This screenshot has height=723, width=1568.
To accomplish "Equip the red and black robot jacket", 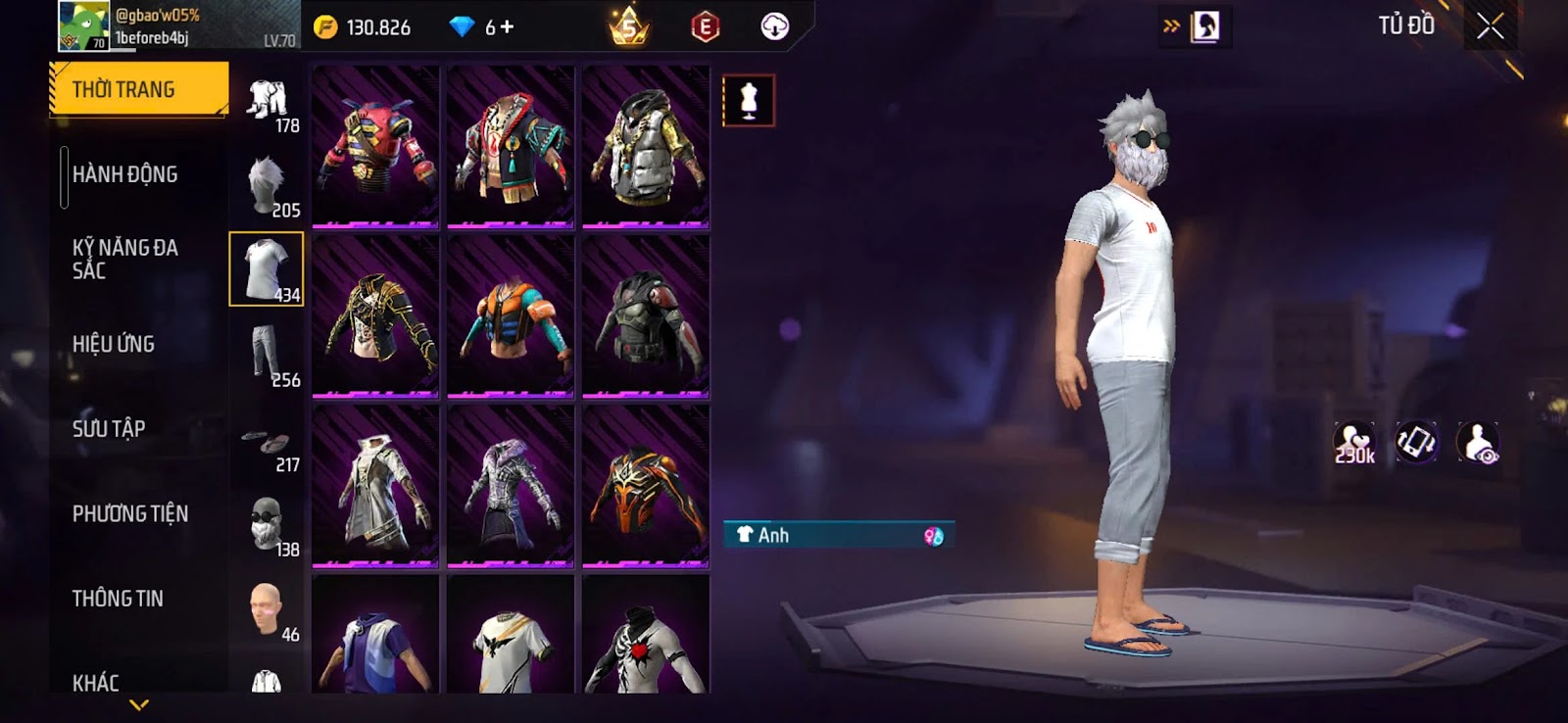I will click(375, 147).
